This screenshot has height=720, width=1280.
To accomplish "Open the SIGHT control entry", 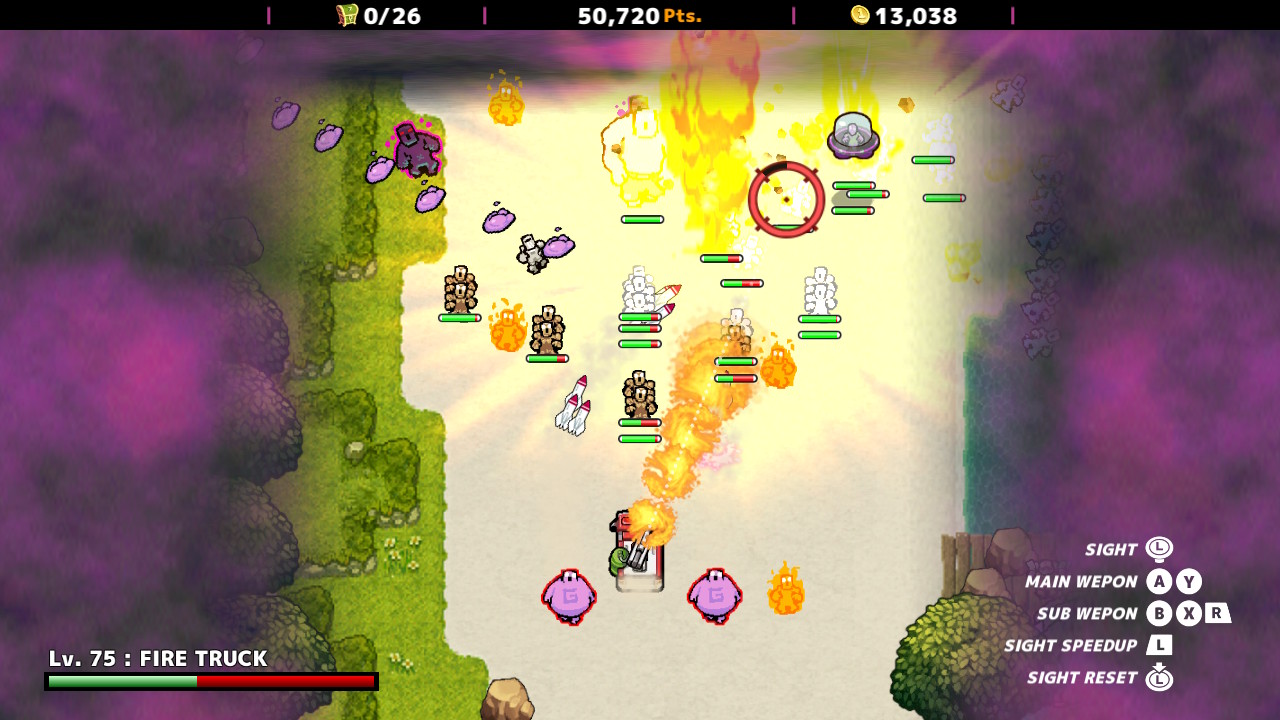I will [1110, 549].
